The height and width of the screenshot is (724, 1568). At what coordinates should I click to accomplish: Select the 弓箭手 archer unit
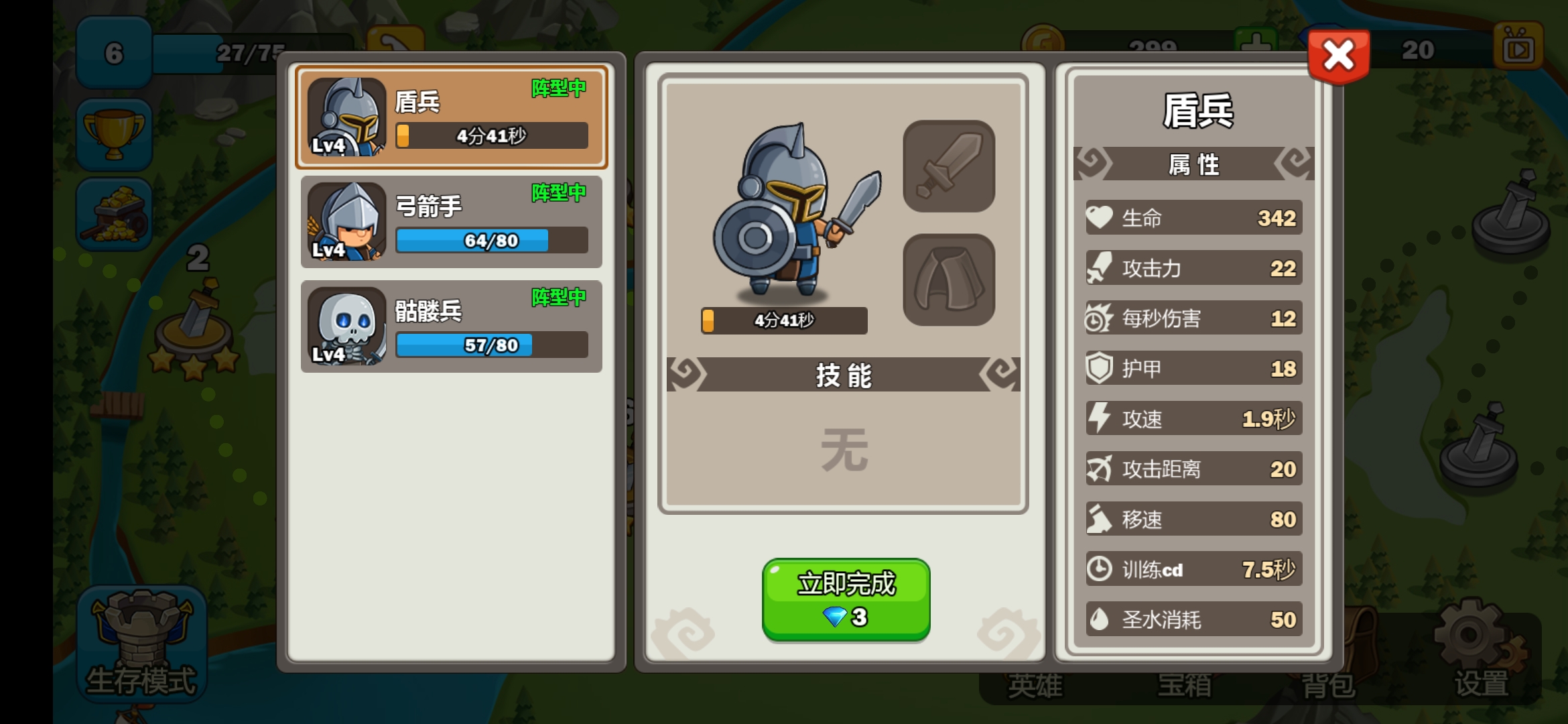[x=450, y=222]
